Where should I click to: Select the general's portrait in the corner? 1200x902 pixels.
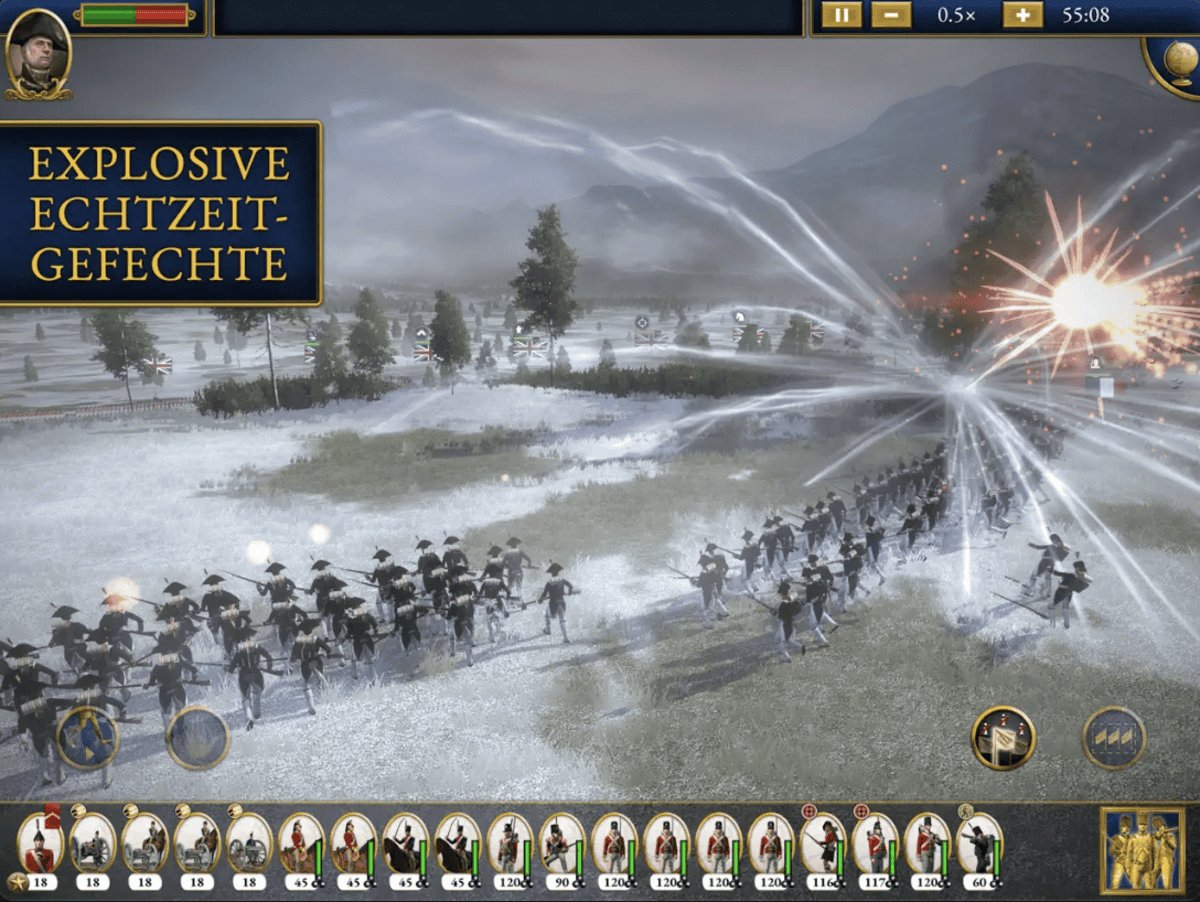pos(37,53)
